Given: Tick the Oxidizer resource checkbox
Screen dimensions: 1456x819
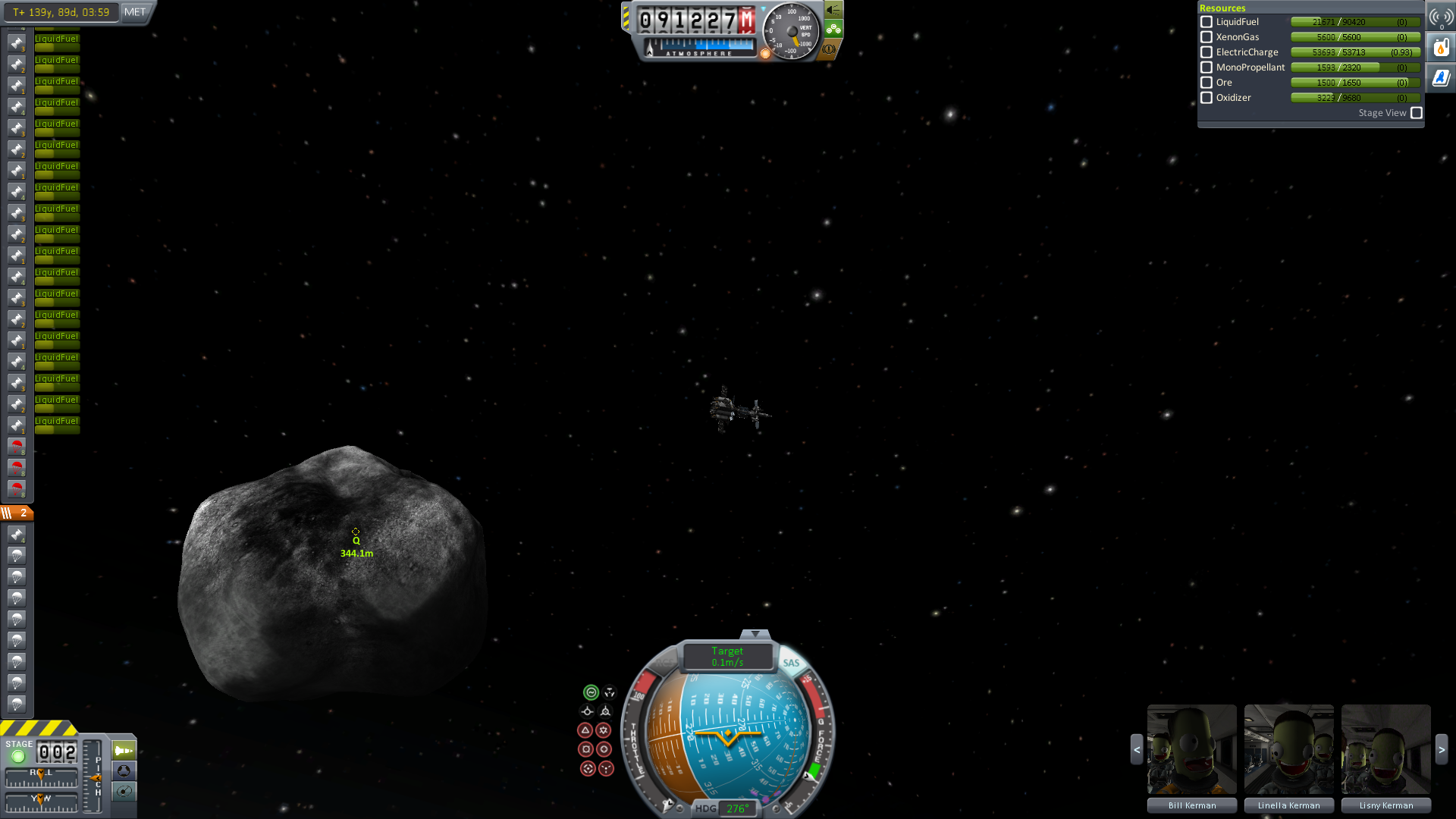Looking at the screenshot, I should click(x=1207, y=98).
